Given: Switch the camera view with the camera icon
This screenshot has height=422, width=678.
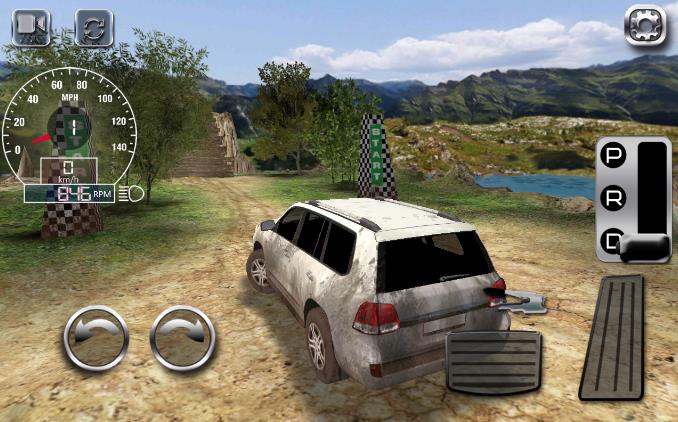Looking at the screenshot, I should (31, 27).
